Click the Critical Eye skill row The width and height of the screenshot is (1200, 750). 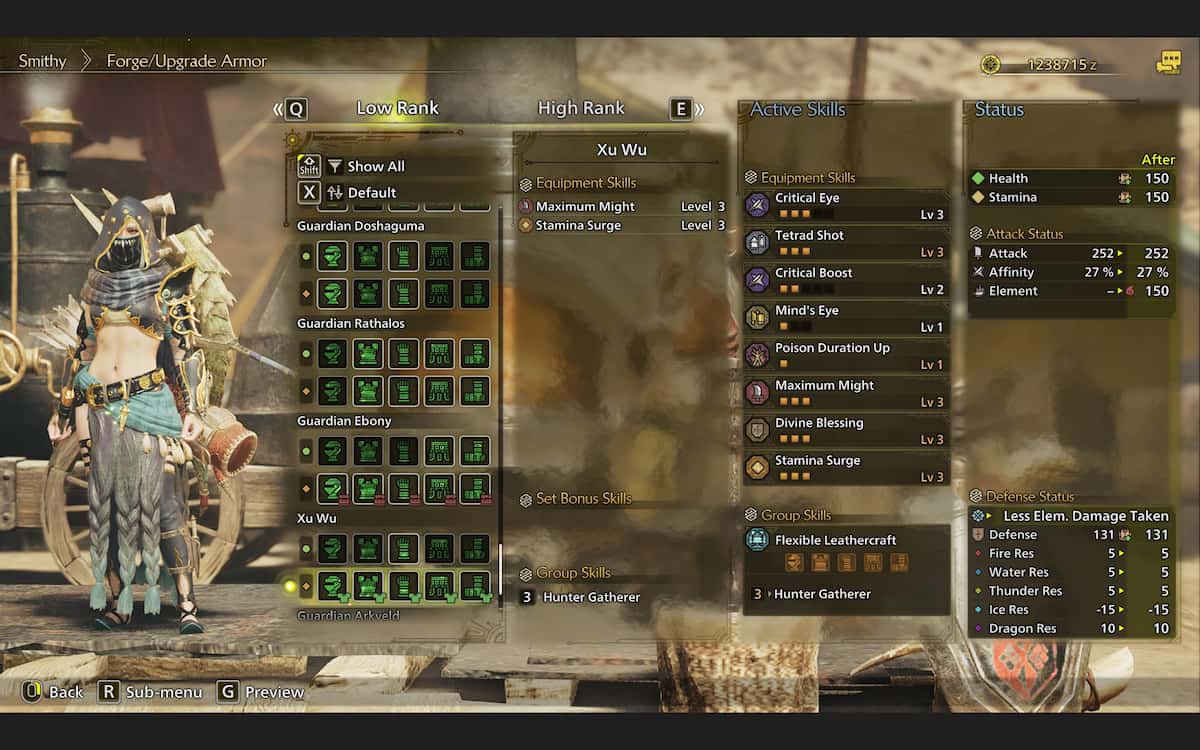[x=846, y=205]
